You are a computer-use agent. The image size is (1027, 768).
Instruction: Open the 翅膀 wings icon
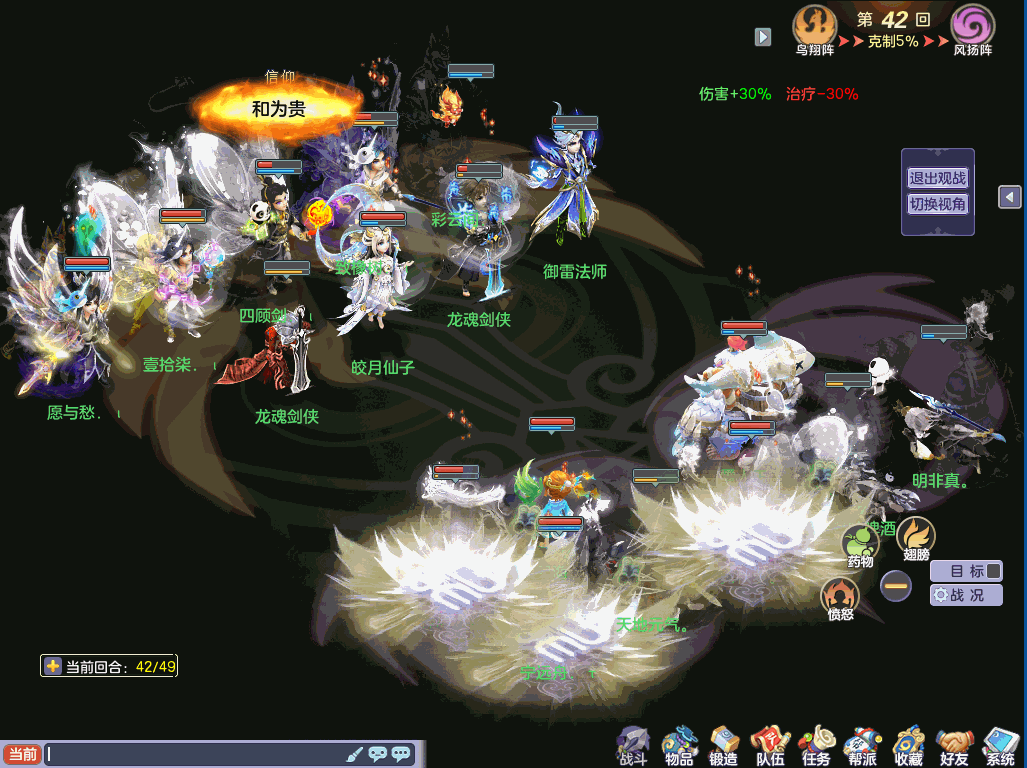pyautogui.click(x=916, y=539)
